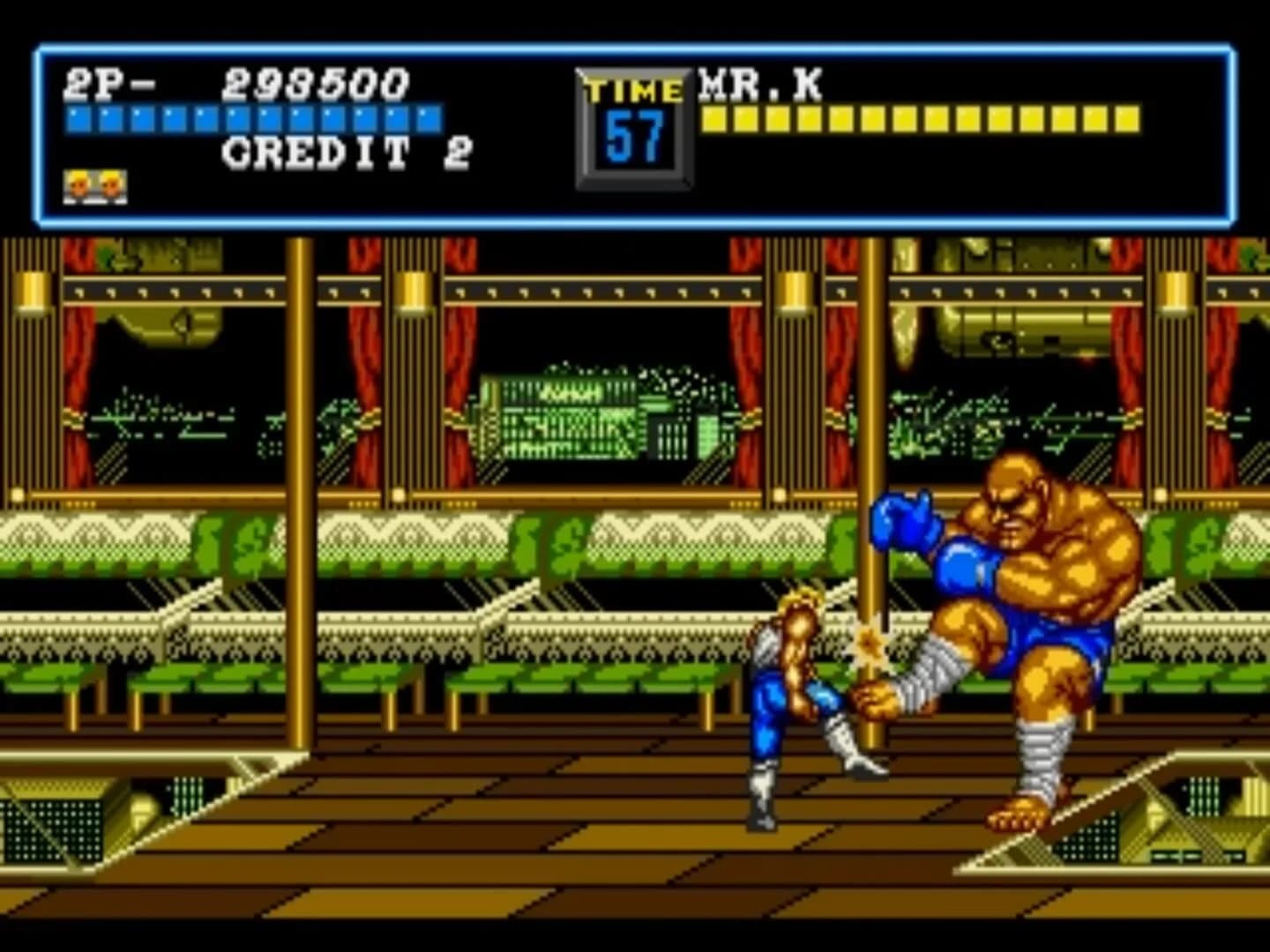Click the yellow boss health bar
This screenshot has height=952, width=1270.
pos(917,115)
